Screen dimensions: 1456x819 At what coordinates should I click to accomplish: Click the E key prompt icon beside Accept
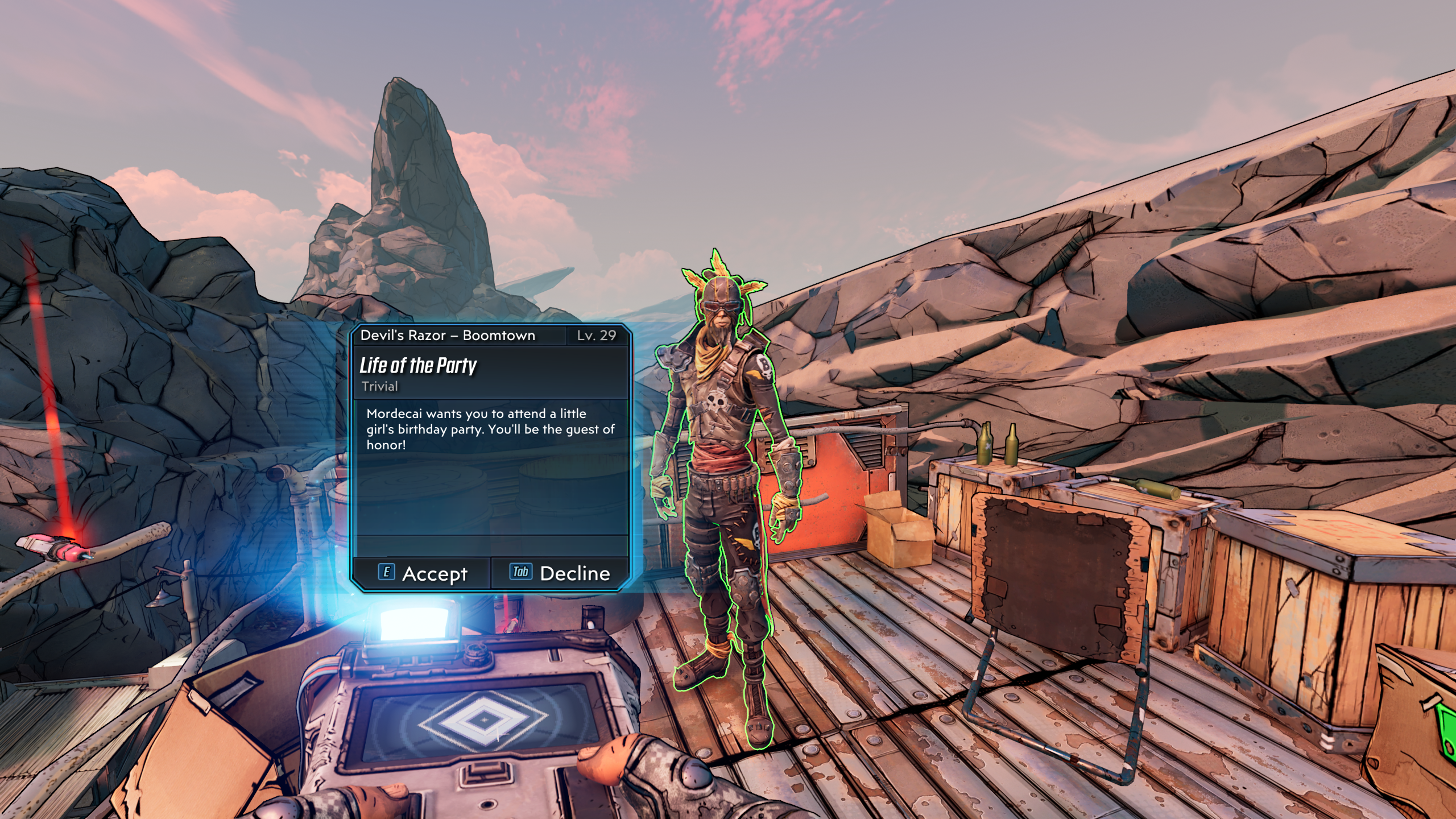click(x=387, y=574)
